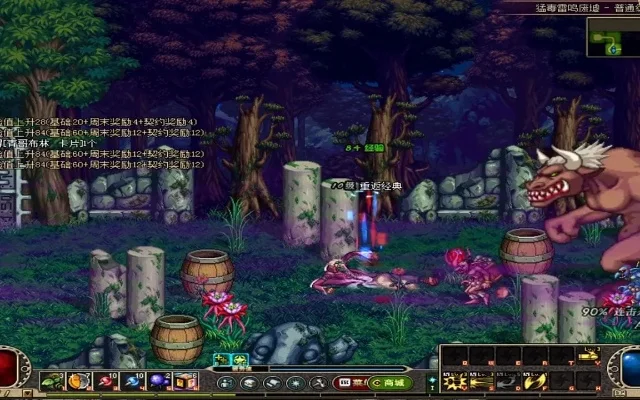Use the green leaf consumable slot

click(x=52, y=381)
